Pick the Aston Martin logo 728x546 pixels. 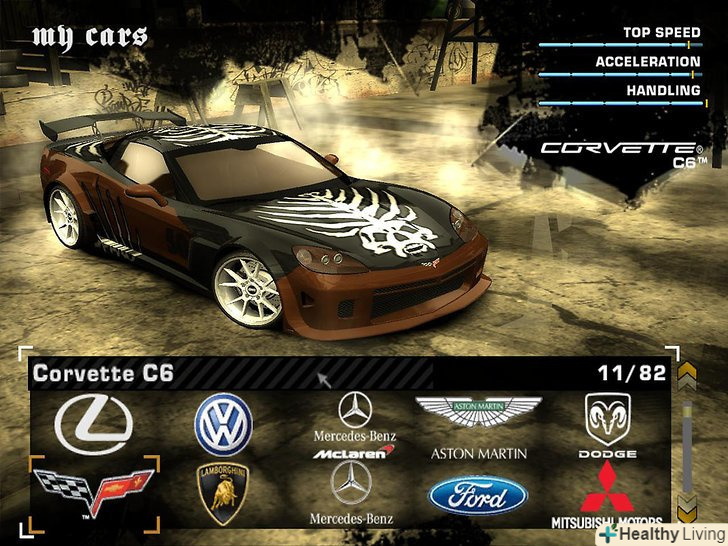coord(478,420)
